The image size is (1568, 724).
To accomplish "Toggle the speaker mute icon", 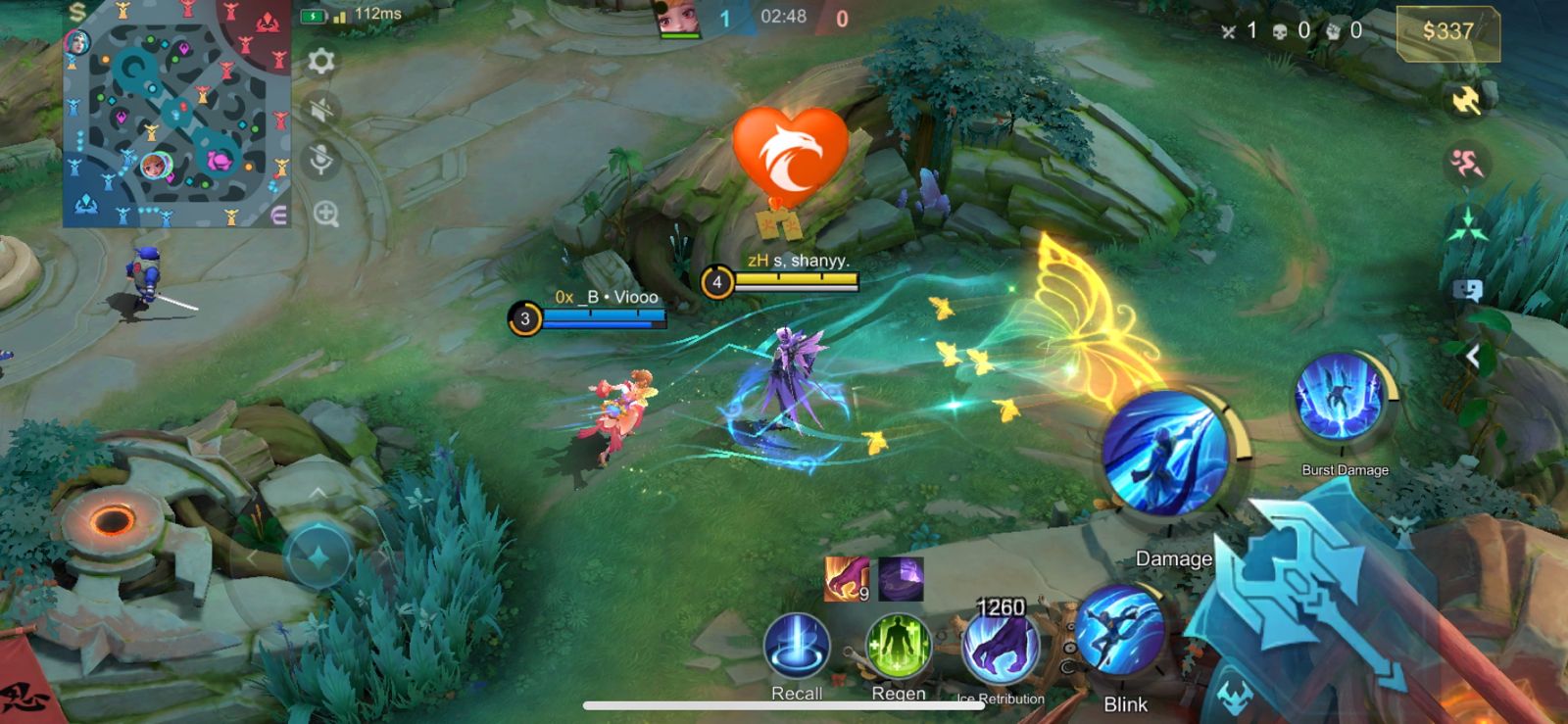I will click(x=321, y=110).
